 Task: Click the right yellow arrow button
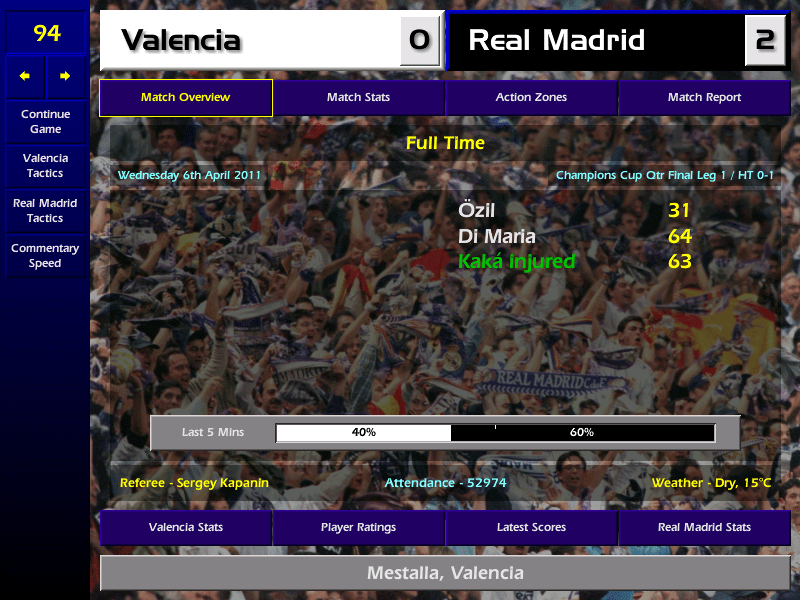pyautogui.click(x=65, y=76)
